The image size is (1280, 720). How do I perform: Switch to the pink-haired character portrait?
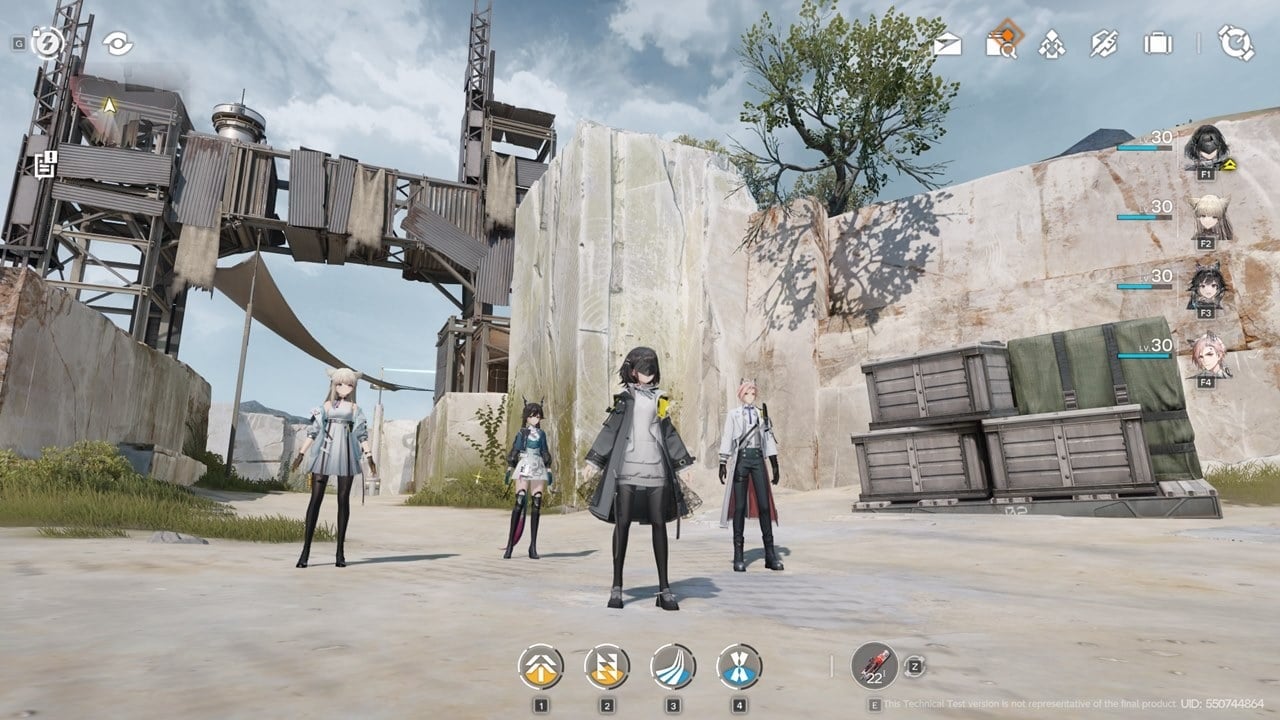[1207, 355]
